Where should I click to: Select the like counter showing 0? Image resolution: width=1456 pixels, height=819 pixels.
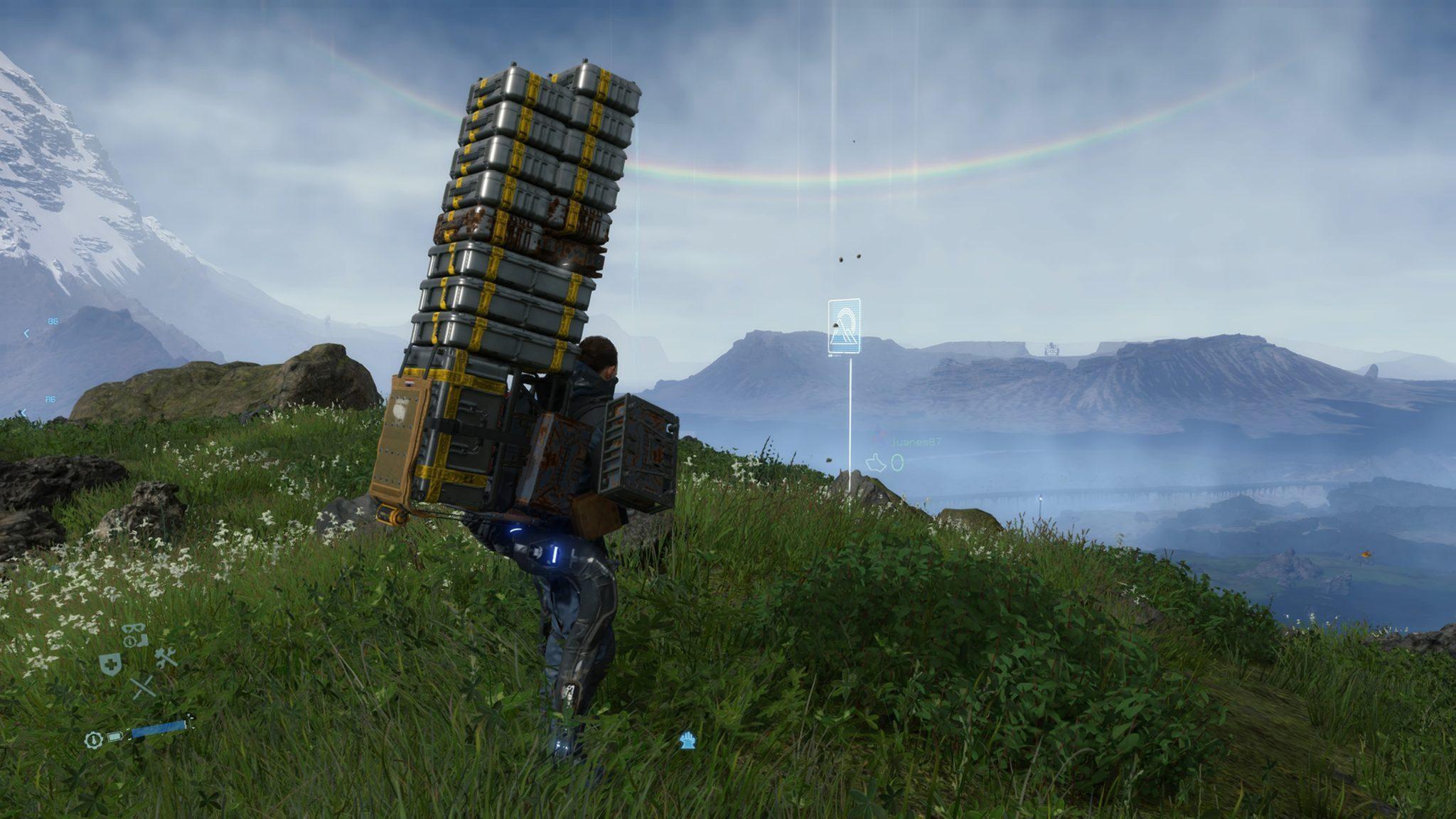click(x=898, y=463)
